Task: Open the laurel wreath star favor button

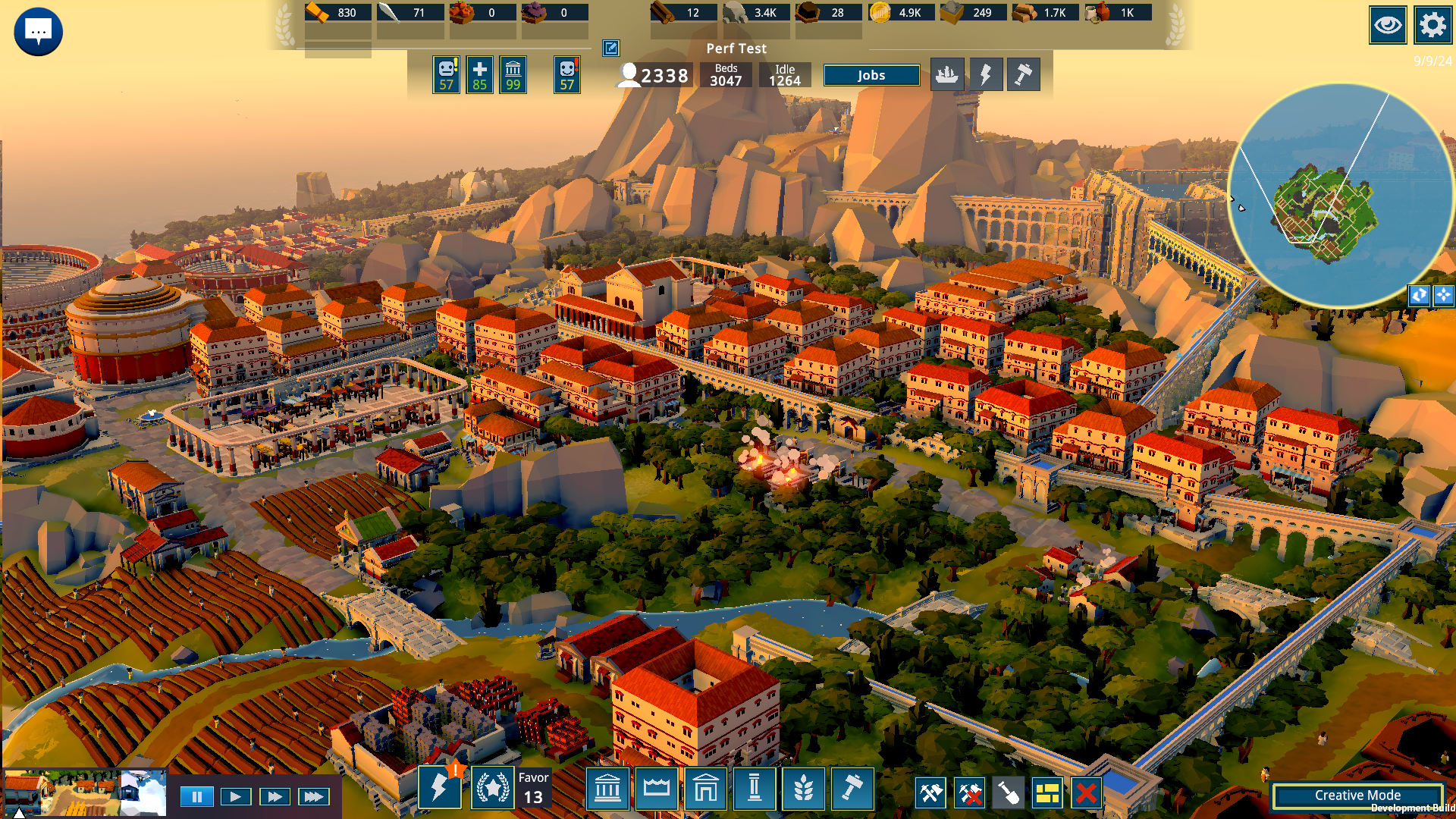Action: tap(493, 789)
